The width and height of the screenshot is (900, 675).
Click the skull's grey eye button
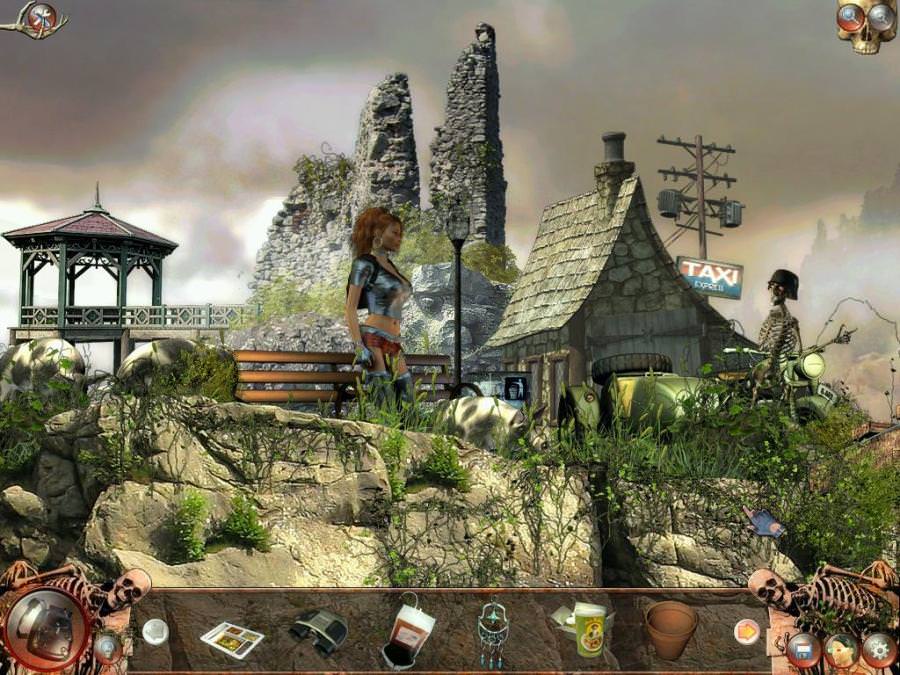tap(880, 16)
